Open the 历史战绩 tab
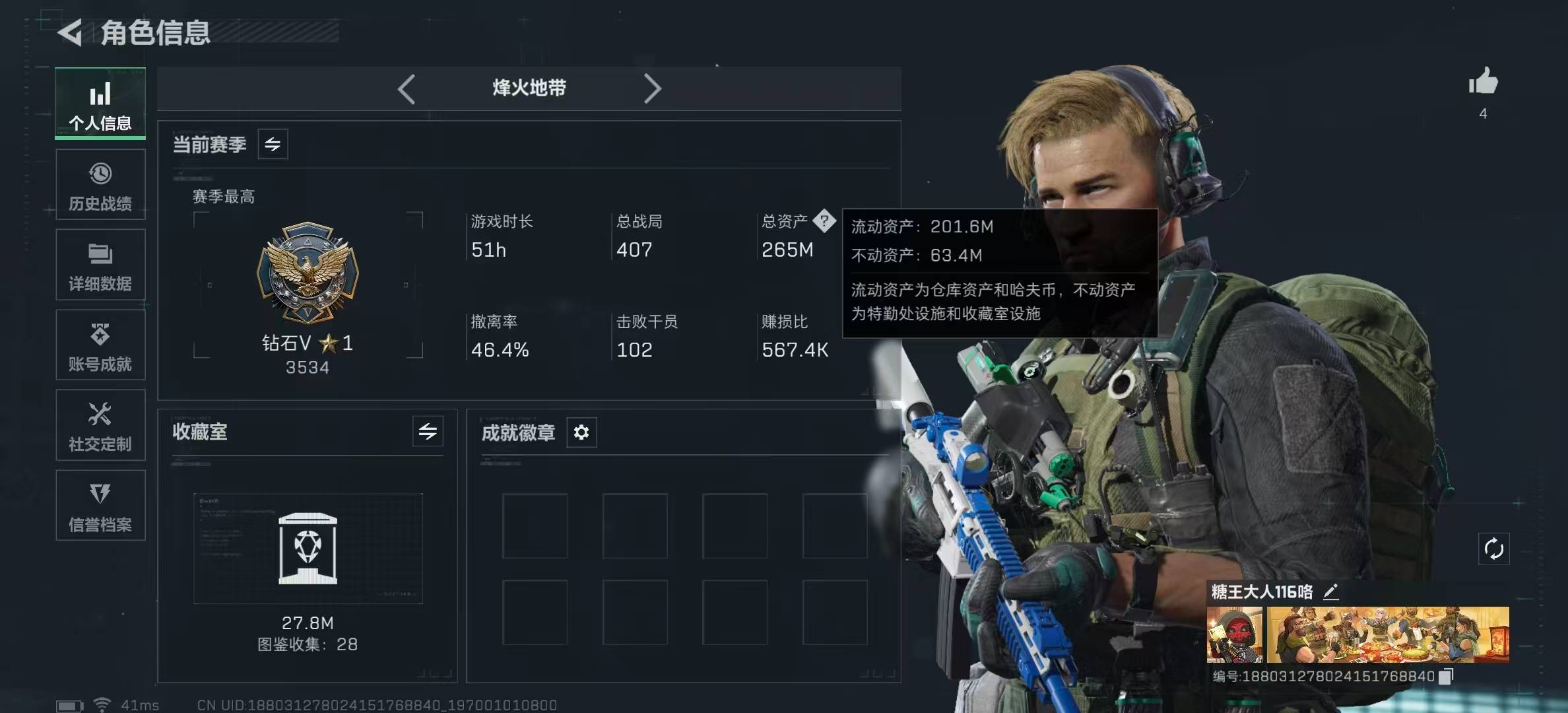 point(100,185)
